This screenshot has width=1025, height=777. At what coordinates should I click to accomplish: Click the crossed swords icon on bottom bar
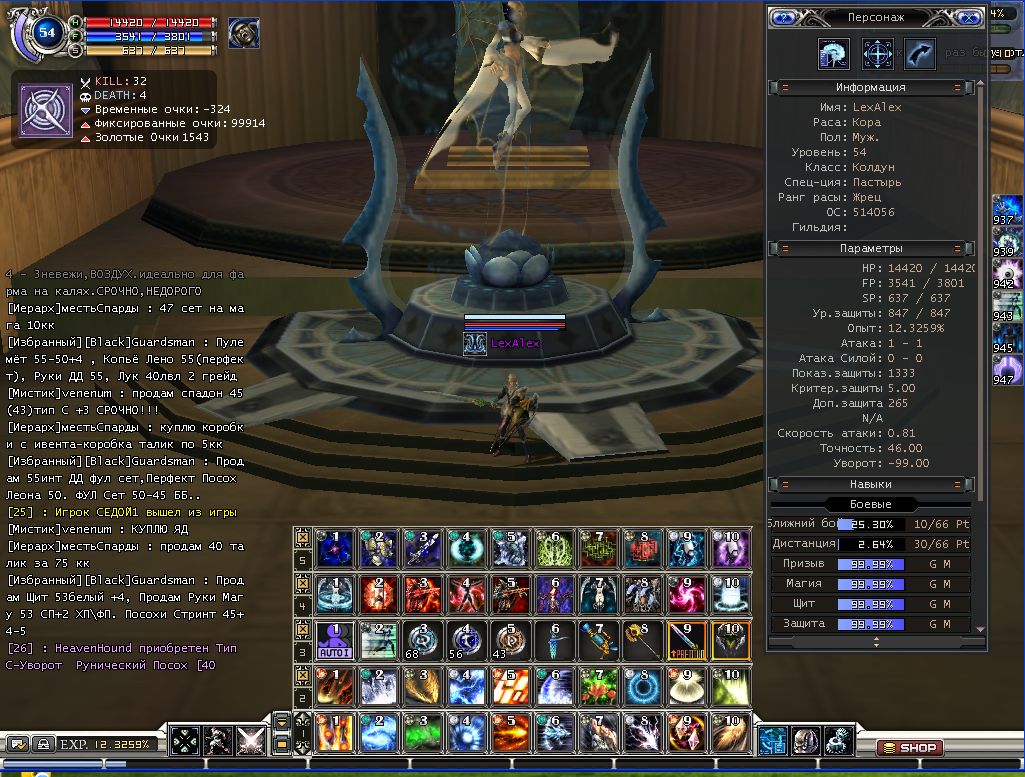click(x=249, y=741)
